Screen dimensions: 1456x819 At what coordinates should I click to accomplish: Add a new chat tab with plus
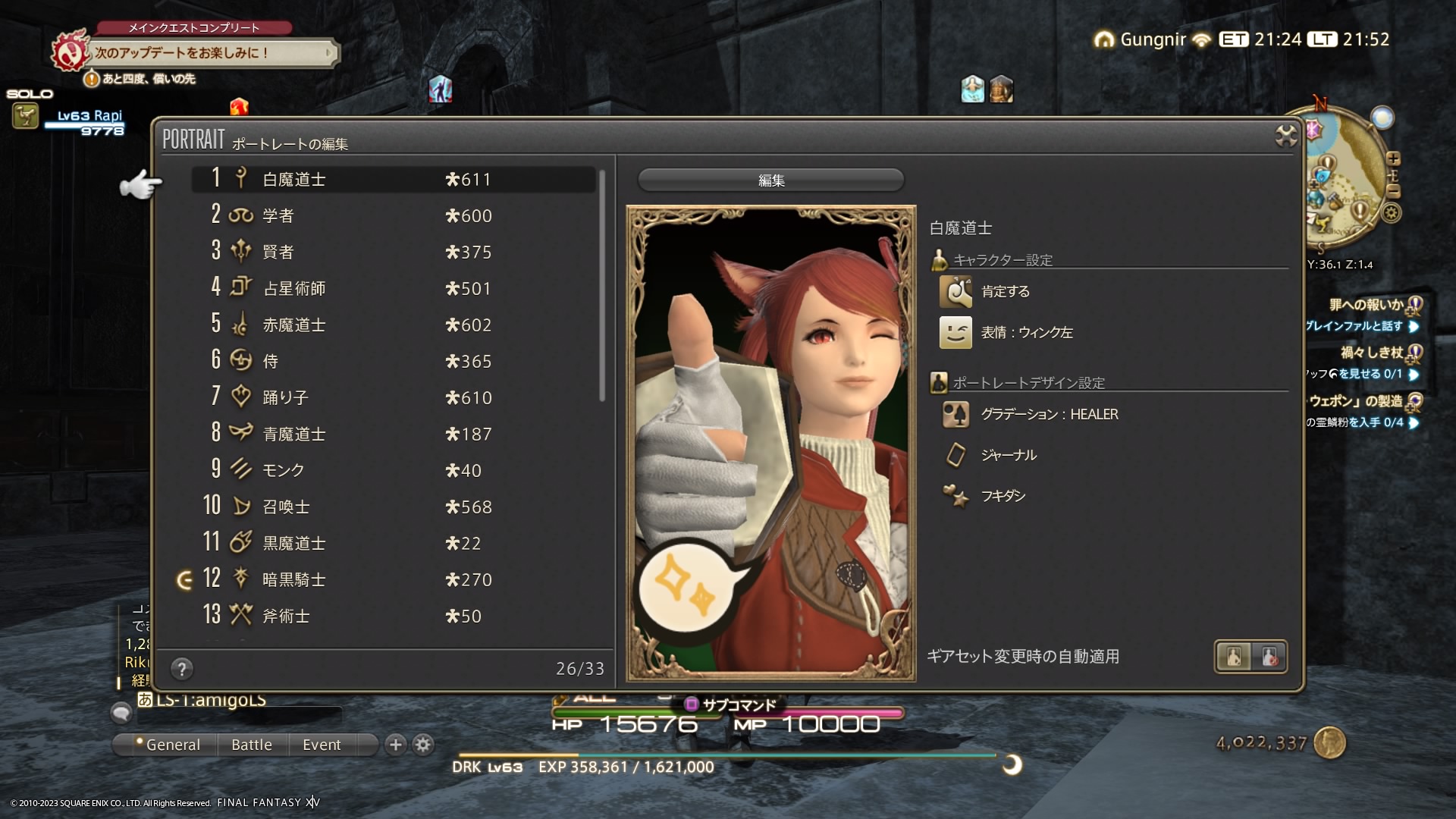click(x=395, y=745)
